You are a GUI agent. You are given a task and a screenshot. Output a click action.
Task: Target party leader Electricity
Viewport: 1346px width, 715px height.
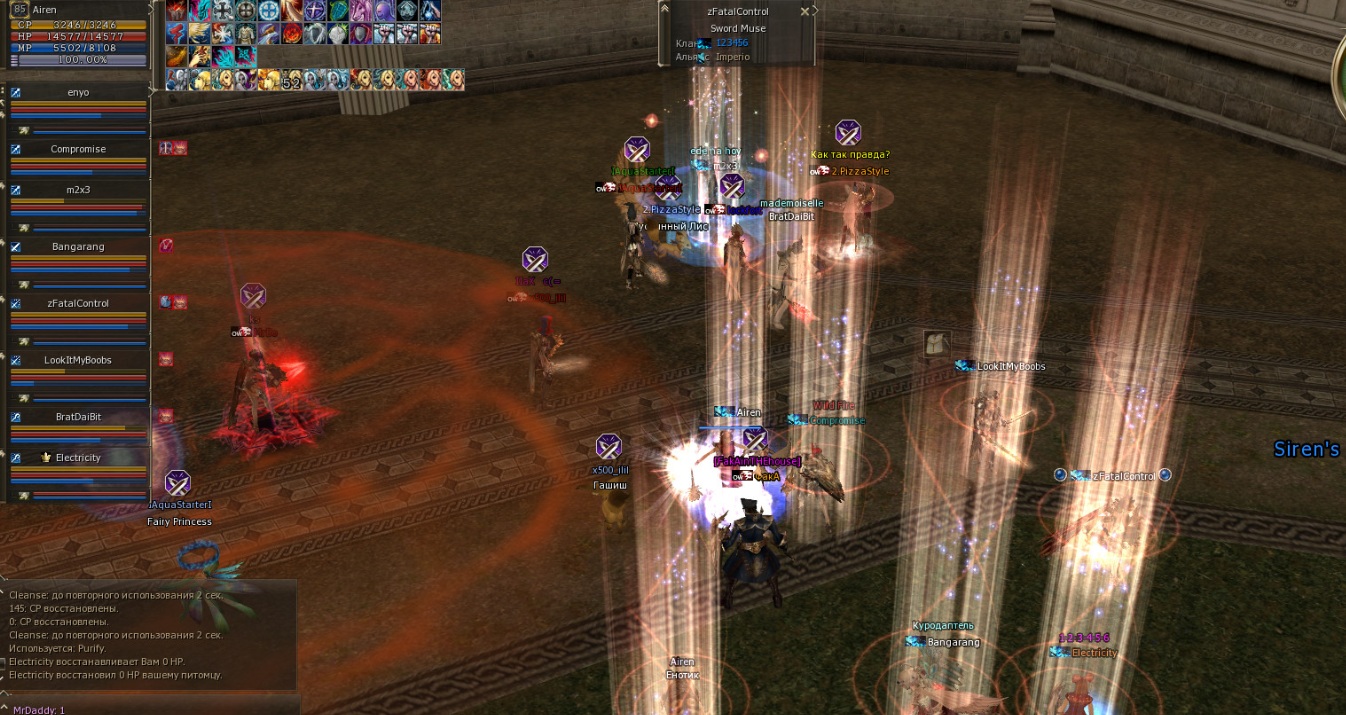[78, 457]
